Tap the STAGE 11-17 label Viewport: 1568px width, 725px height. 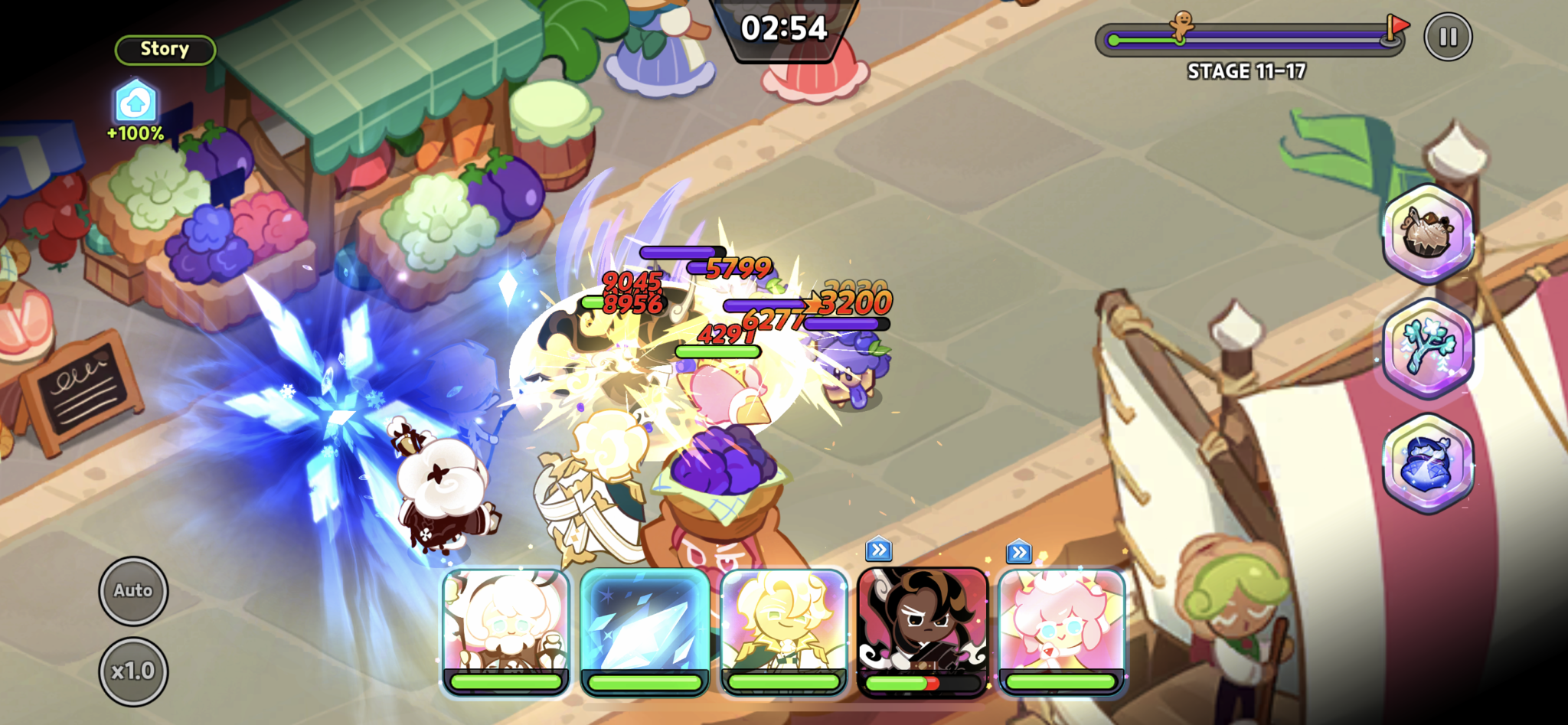(1248, 71)
